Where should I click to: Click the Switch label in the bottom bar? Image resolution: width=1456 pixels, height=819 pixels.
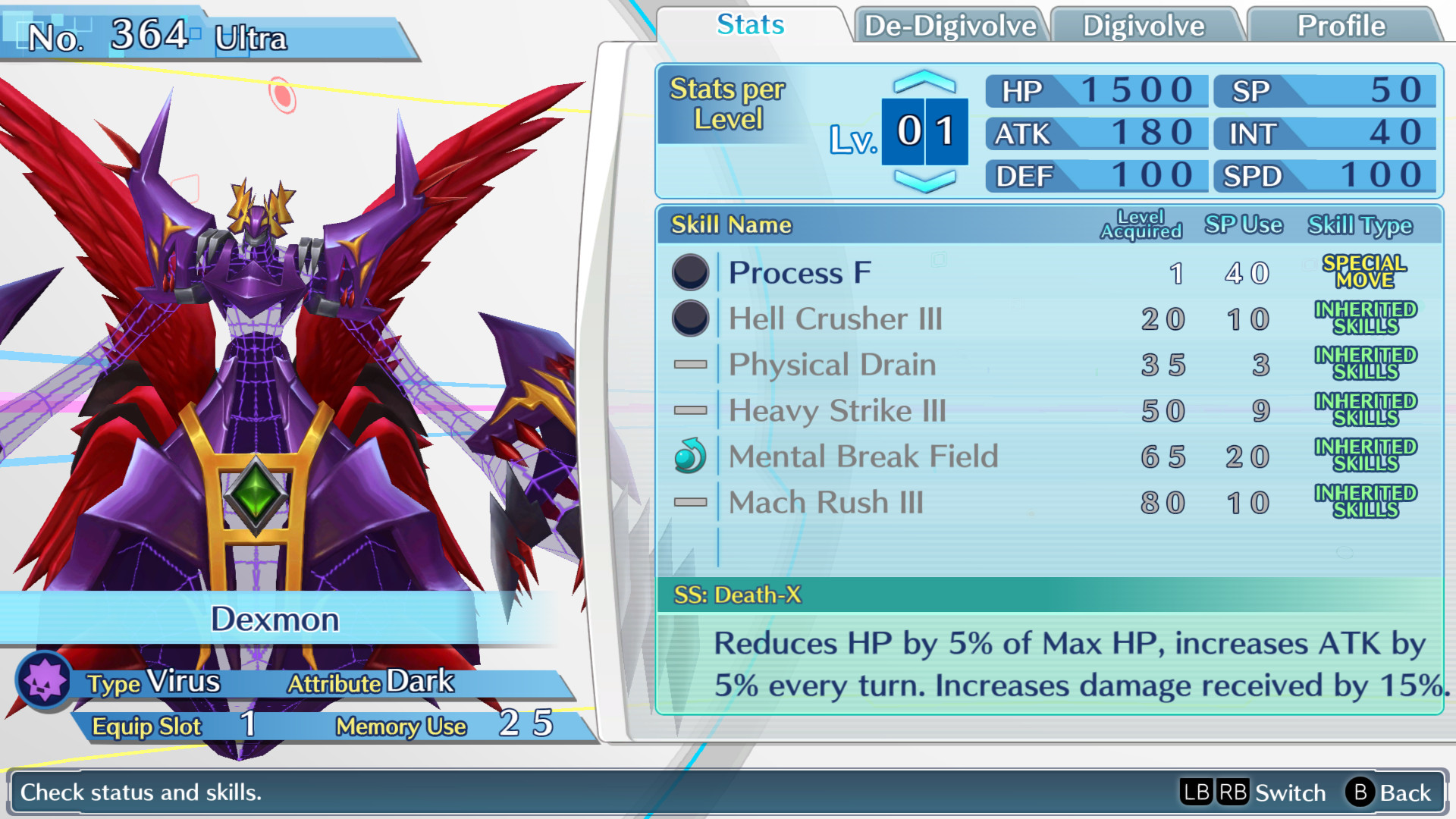coord(1289,793)
